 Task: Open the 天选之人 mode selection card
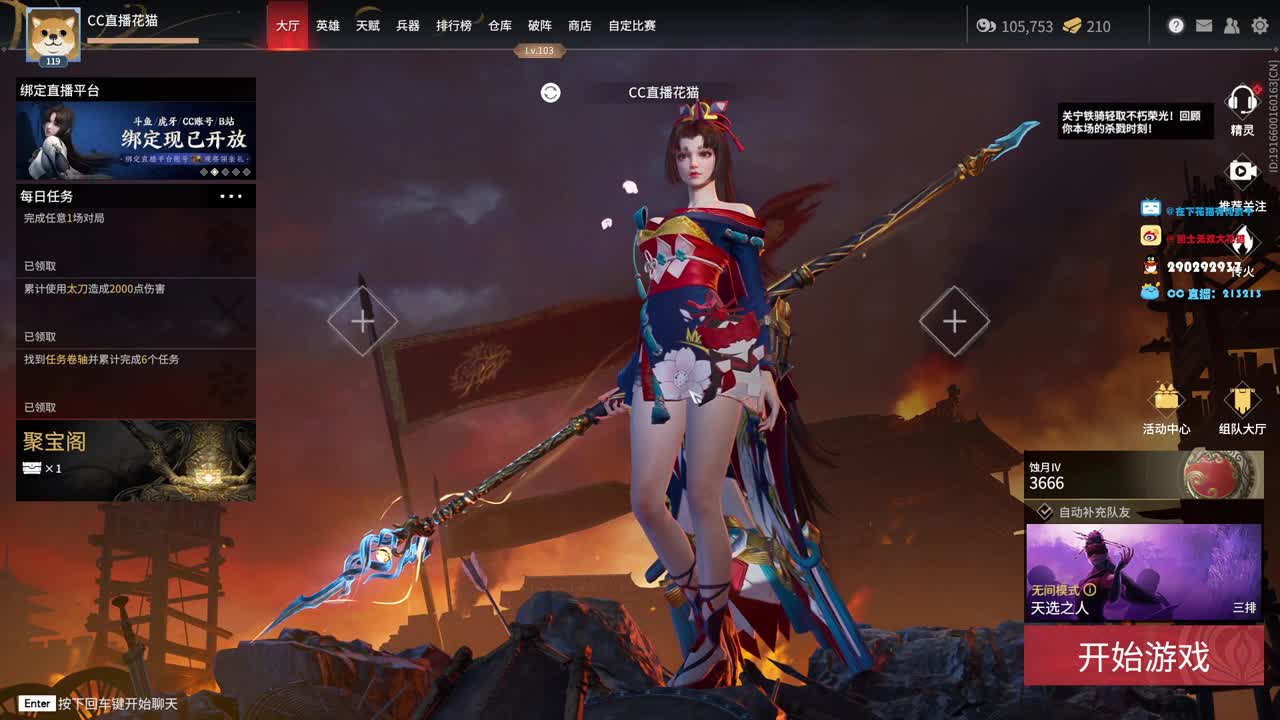point(1144,571)
